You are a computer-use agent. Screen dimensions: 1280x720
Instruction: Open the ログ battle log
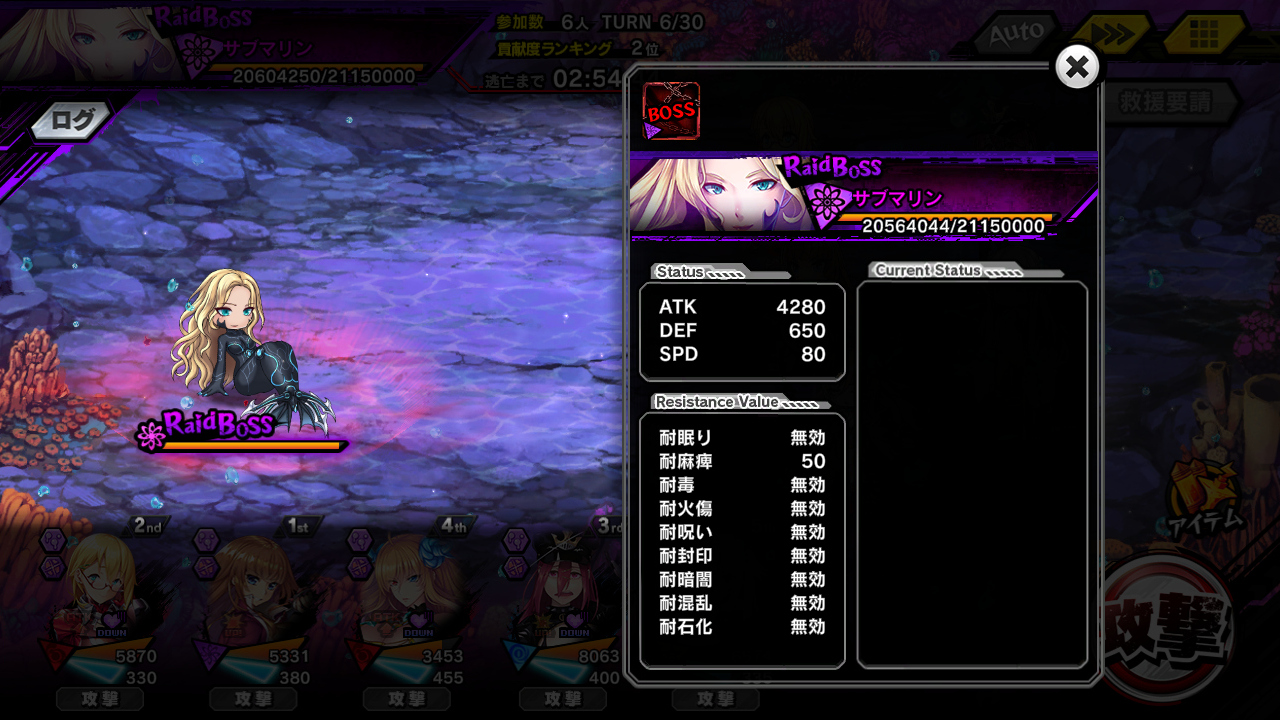(x=71, y=121)
